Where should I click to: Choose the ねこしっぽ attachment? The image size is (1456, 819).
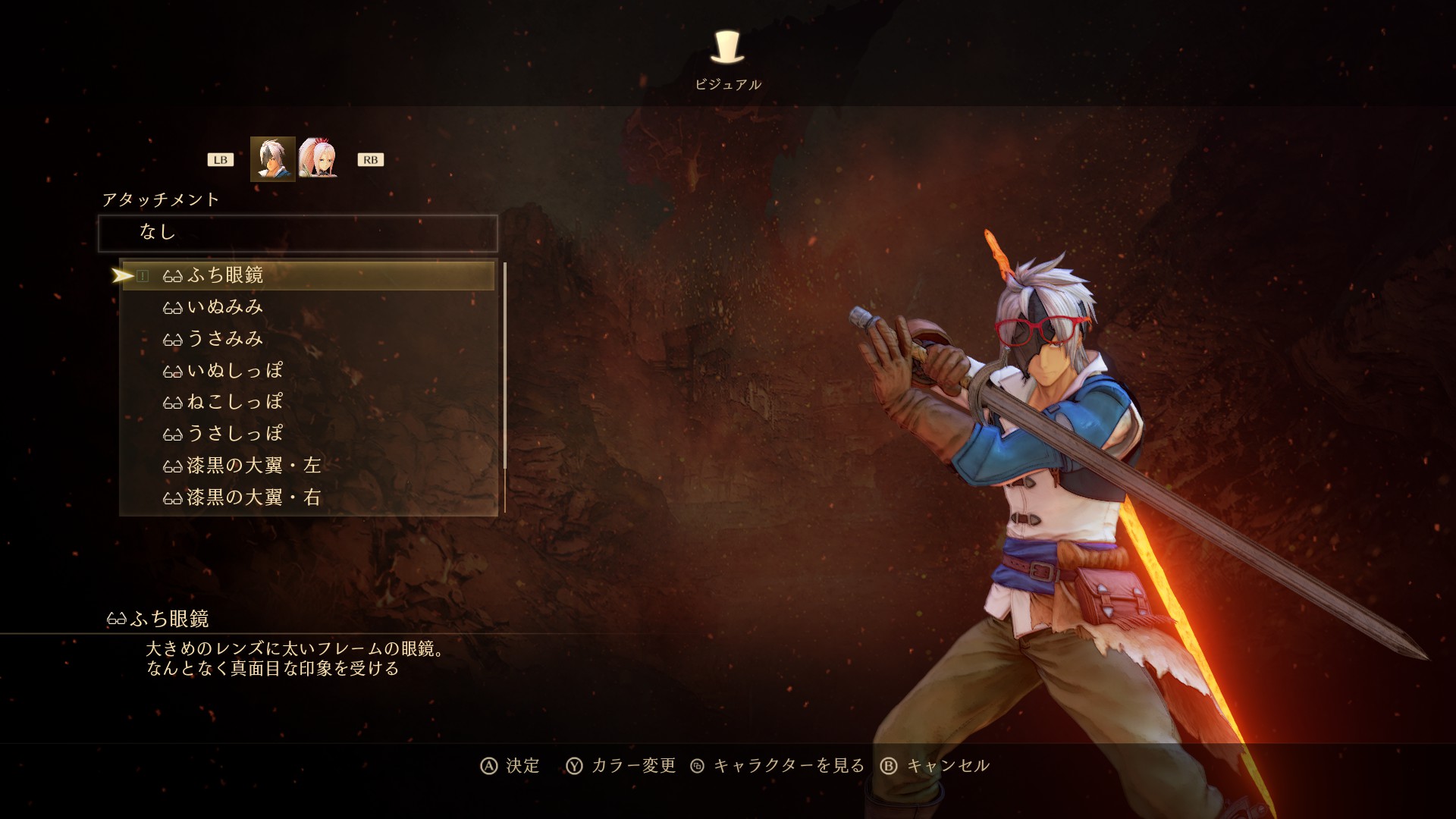pos(234,402)
